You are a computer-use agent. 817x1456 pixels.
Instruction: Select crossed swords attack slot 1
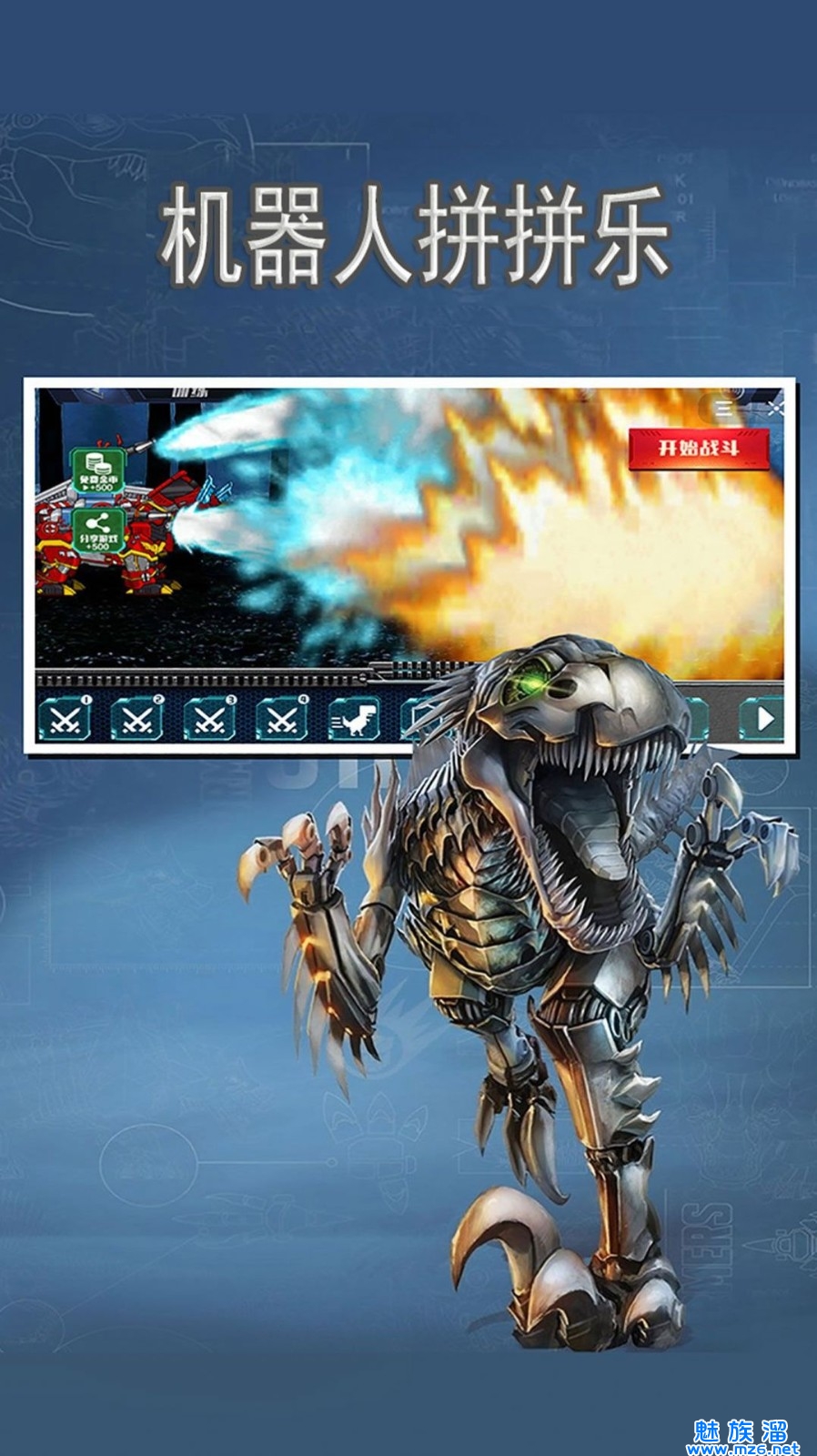[66, 720]
